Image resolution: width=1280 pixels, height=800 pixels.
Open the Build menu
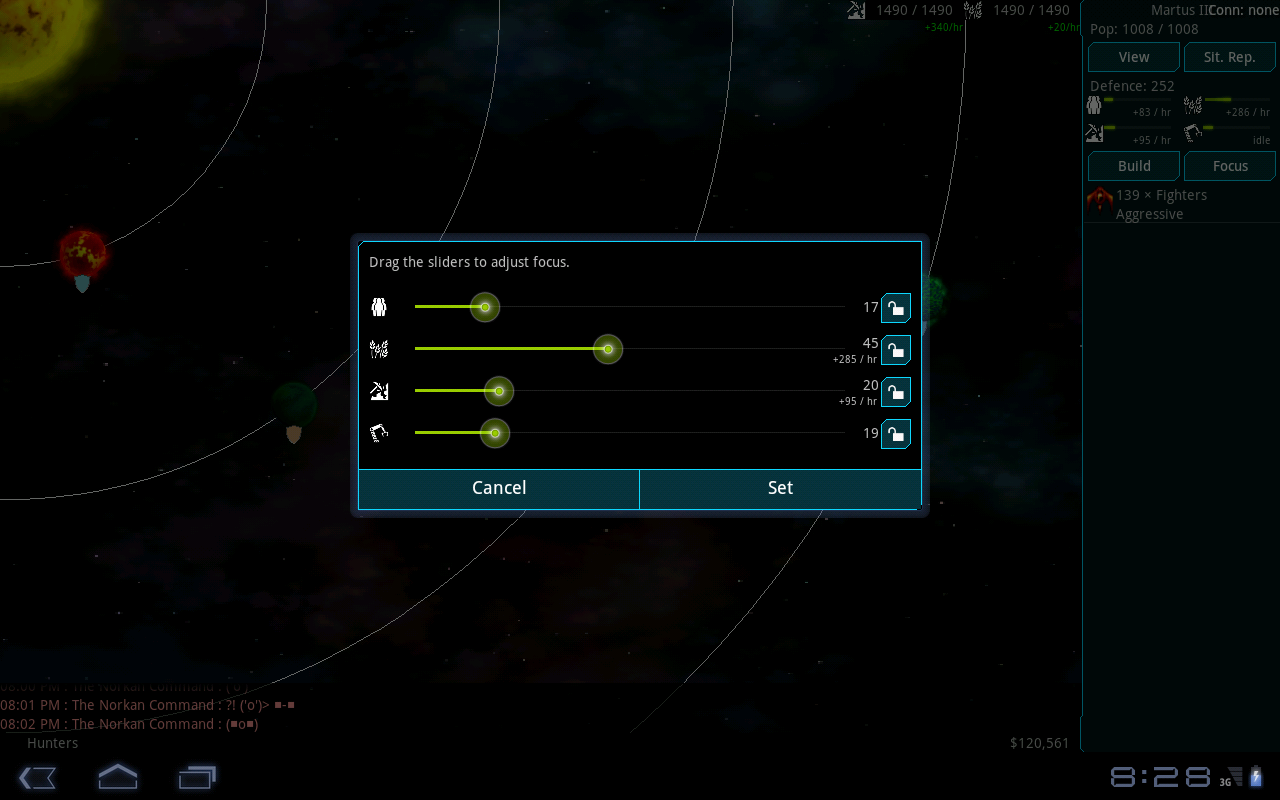coord(1134,166)
